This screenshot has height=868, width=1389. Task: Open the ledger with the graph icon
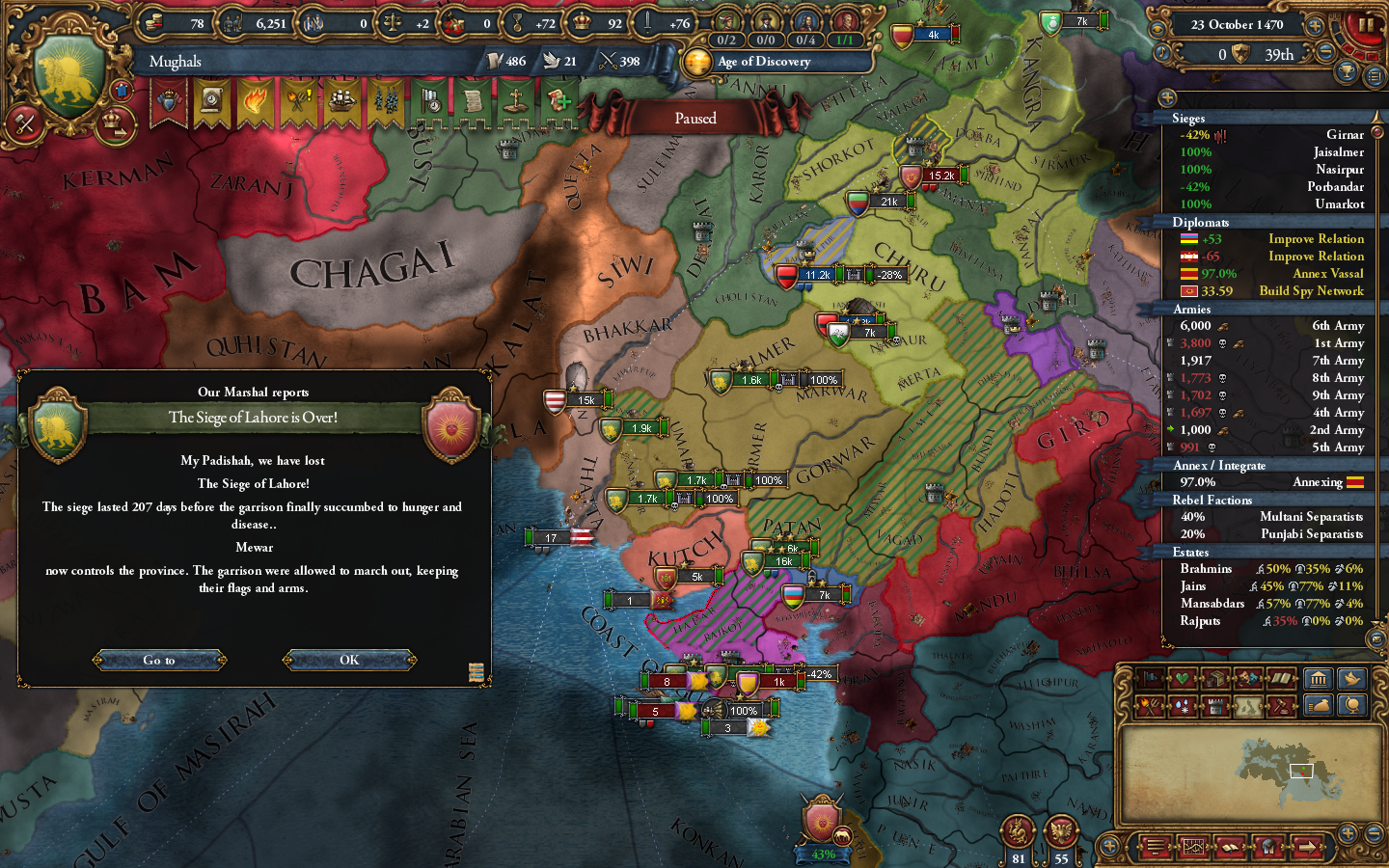pos(1193,847)
